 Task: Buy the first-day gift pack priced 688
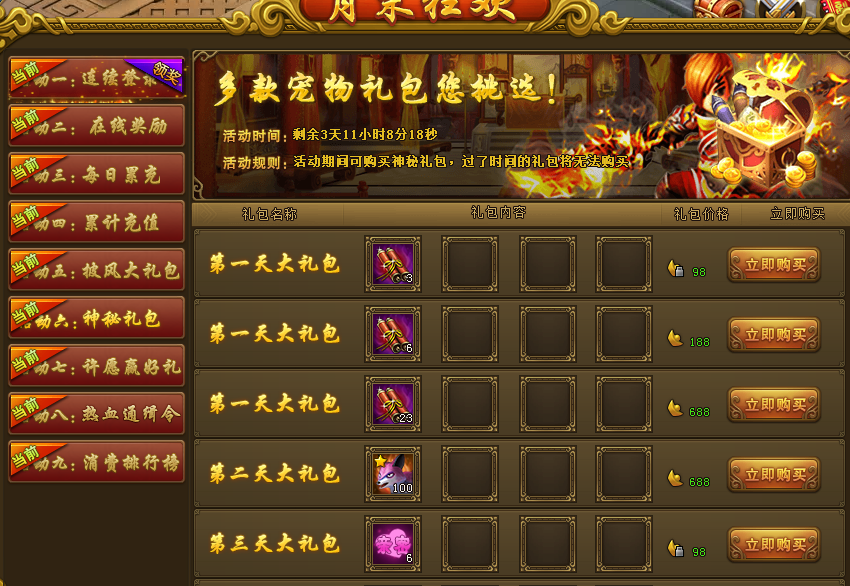click(x=773, y=405)
